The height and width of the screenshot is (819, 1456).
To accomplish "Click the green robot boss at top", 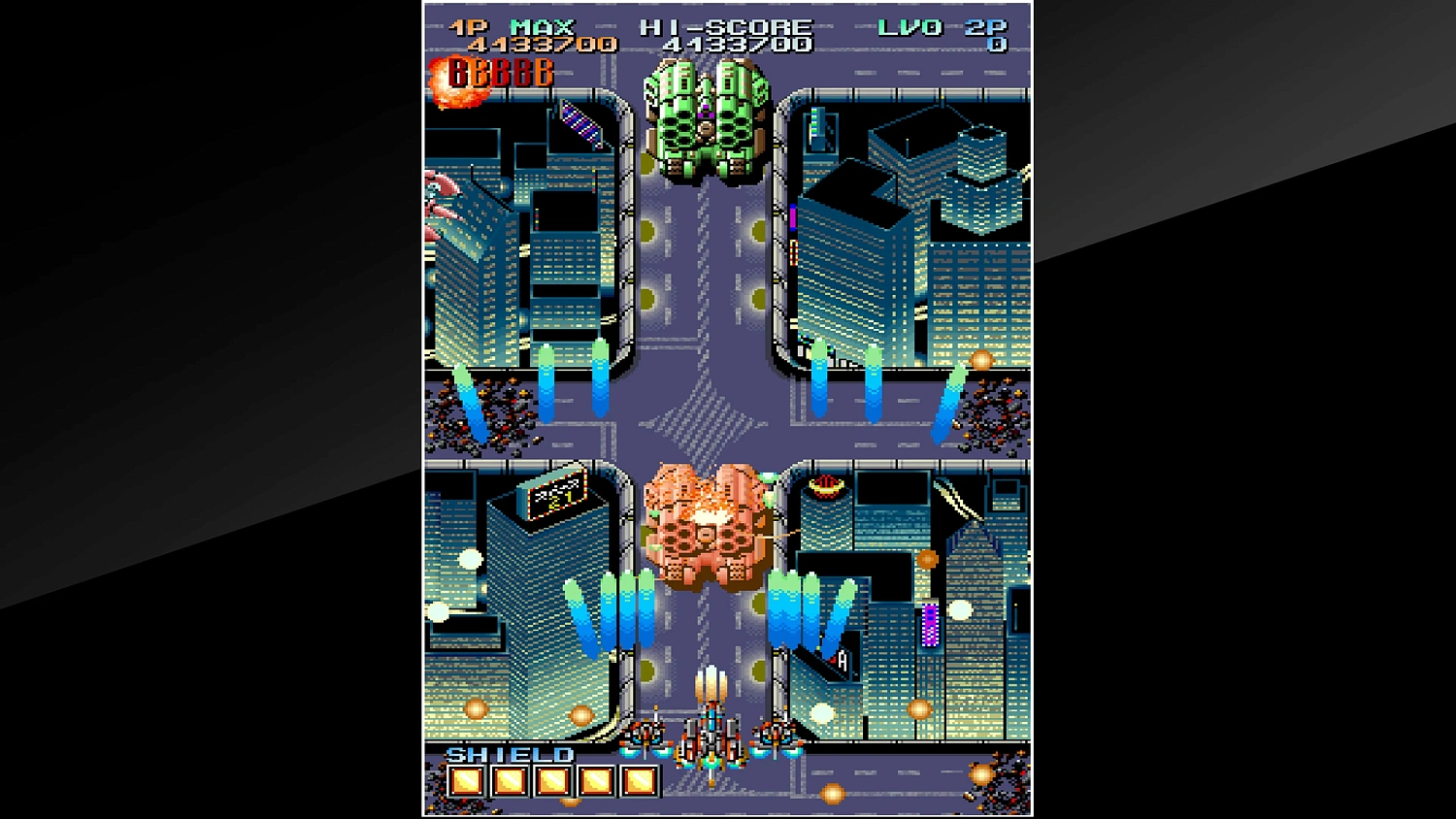I will tap(708, 116).
